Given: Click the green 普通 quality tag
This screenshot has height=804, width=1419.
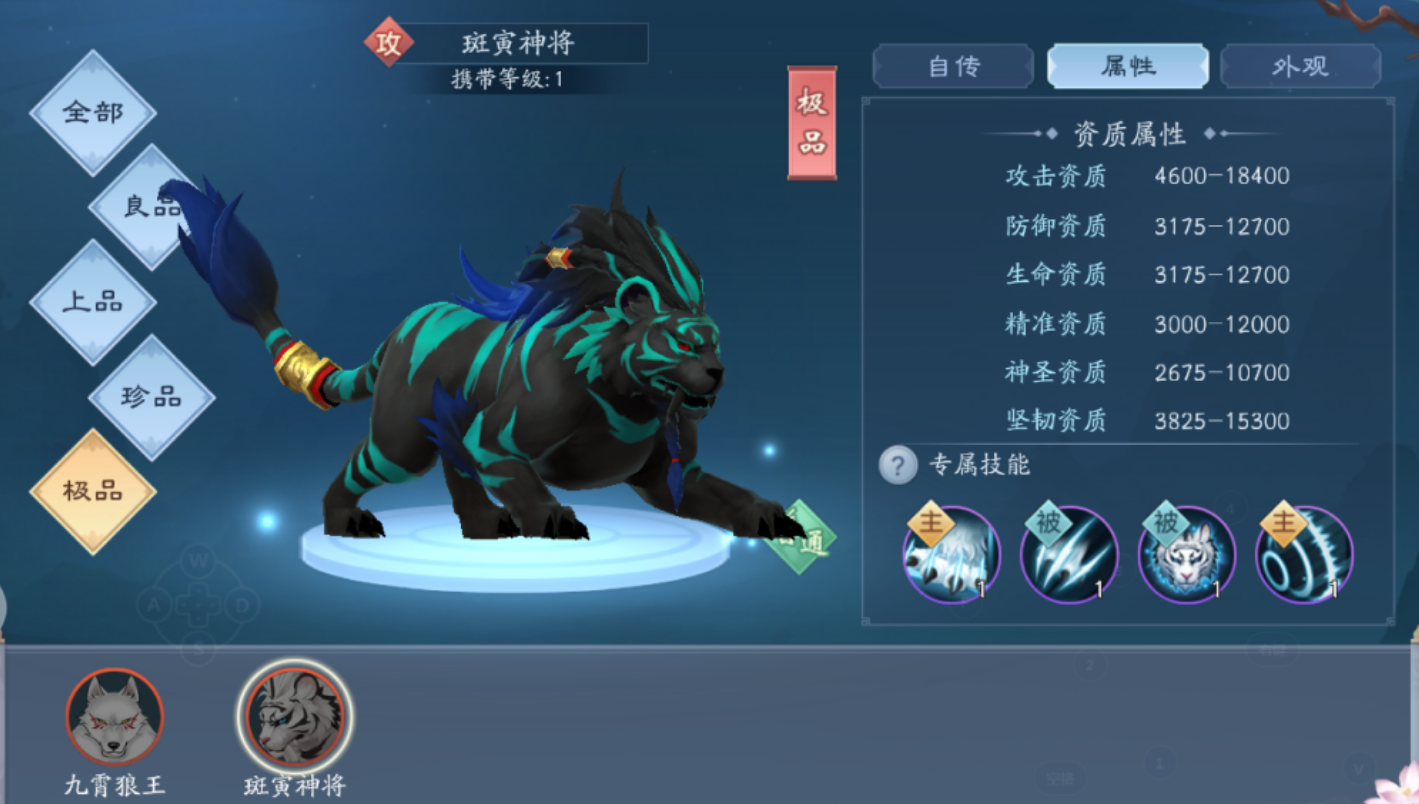Looking at the screenshot, I should (x=800, y=534).
